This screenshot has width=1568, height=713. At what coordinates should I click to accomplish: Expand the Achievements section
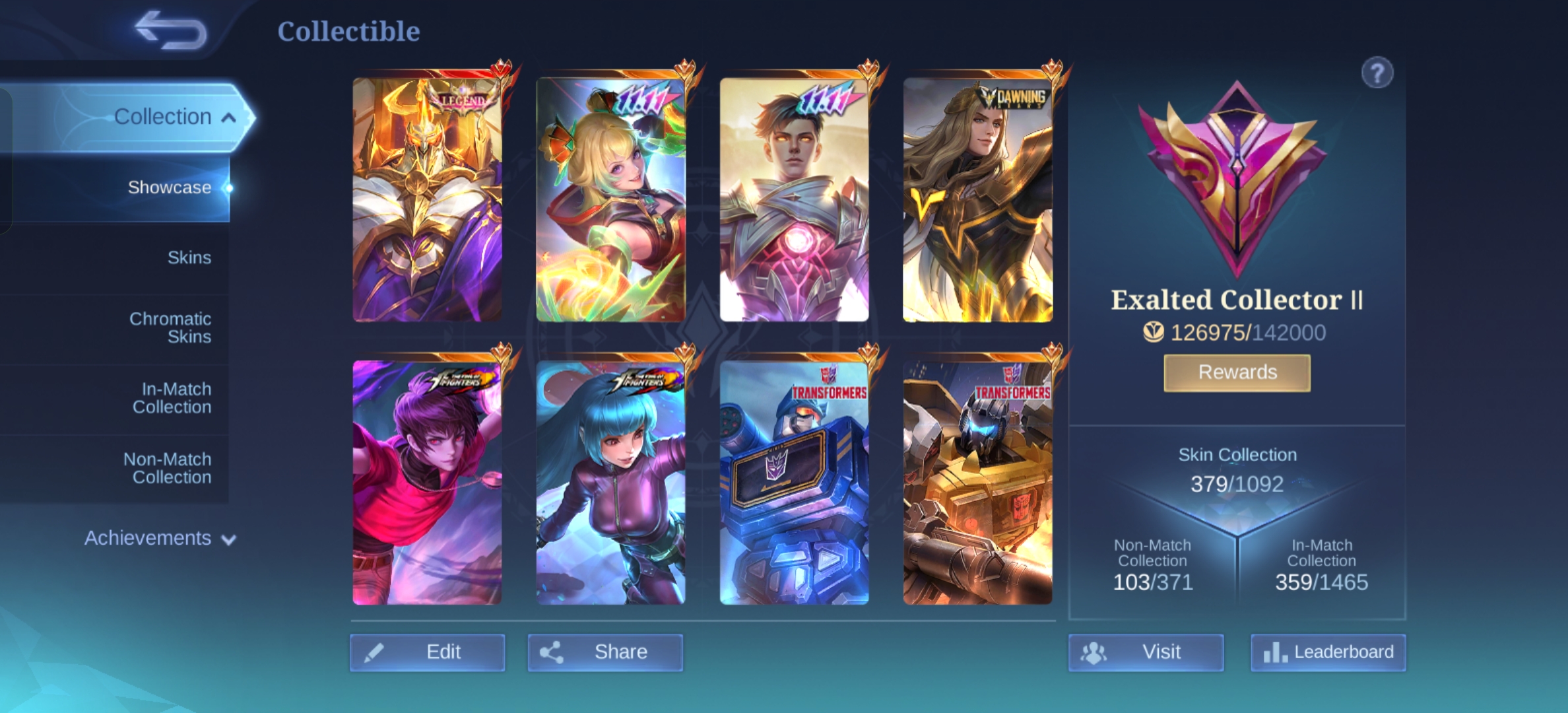tap(160, 539)
